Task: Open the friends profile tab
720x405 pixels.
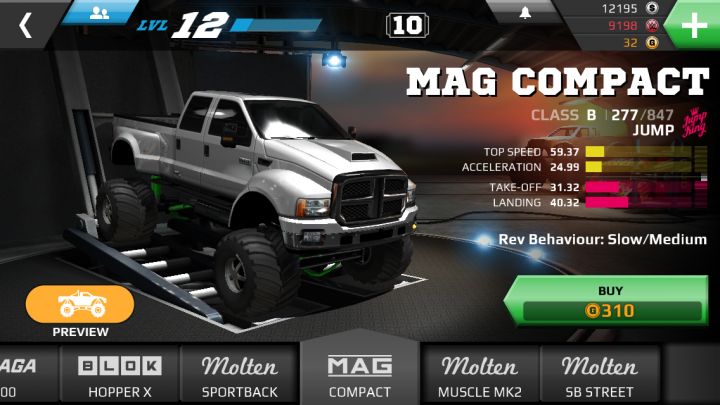Action: tap(100, 12)
